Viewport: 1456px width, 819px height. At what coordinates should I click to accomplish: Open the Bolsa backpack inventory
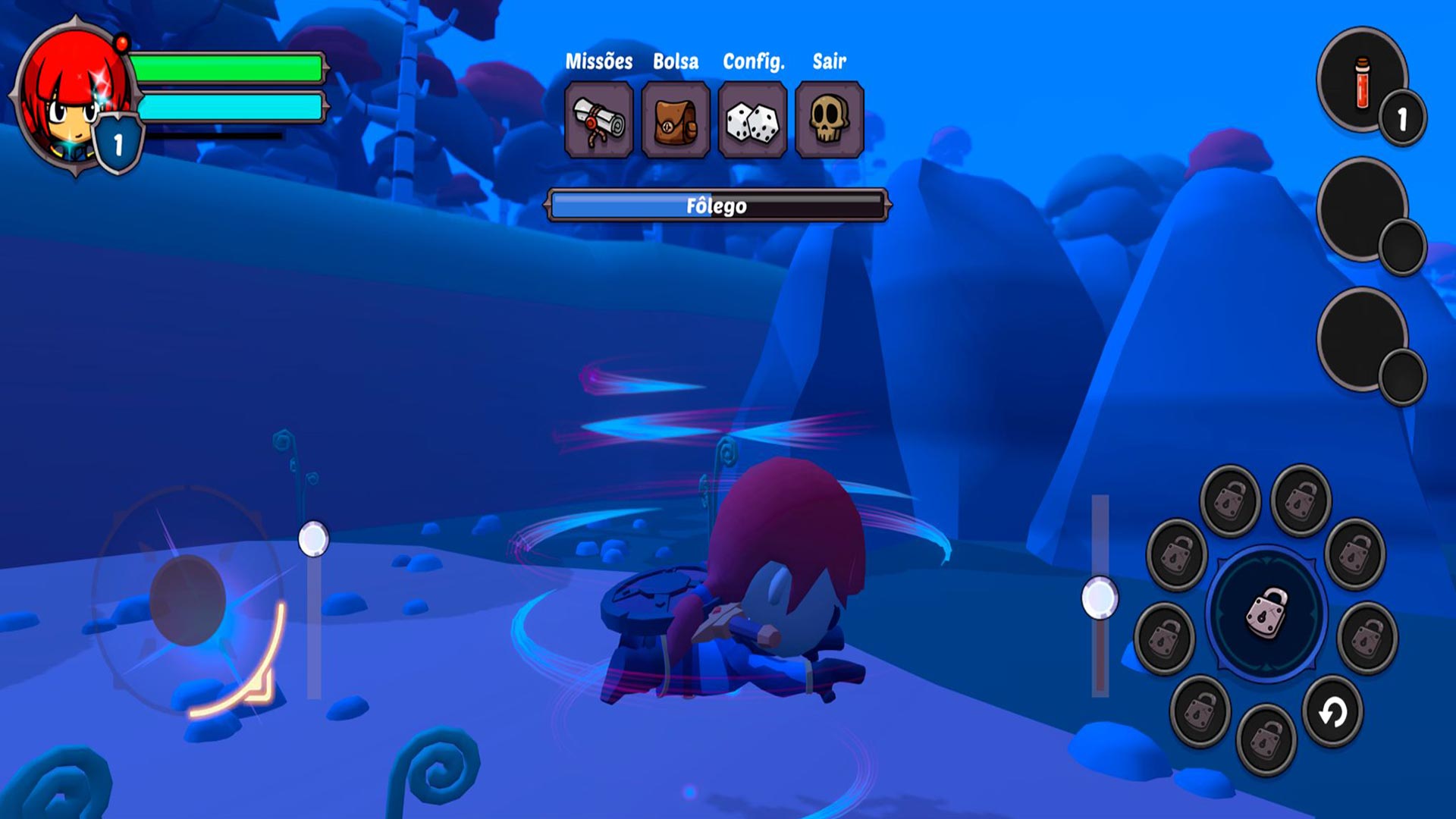point(675,120)
